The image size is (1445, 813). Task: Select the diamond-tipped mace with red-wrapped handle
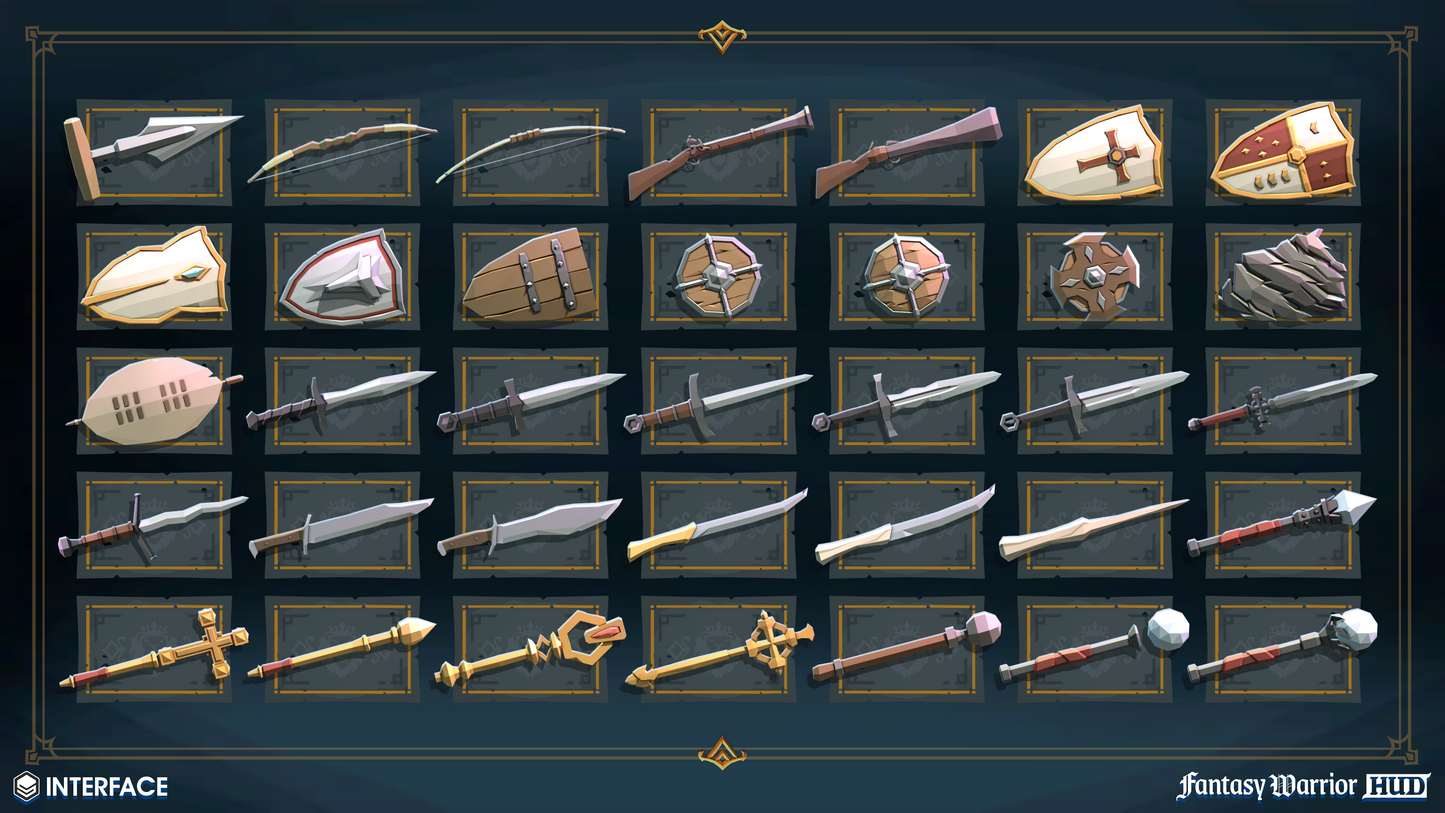pos(1283,524)
